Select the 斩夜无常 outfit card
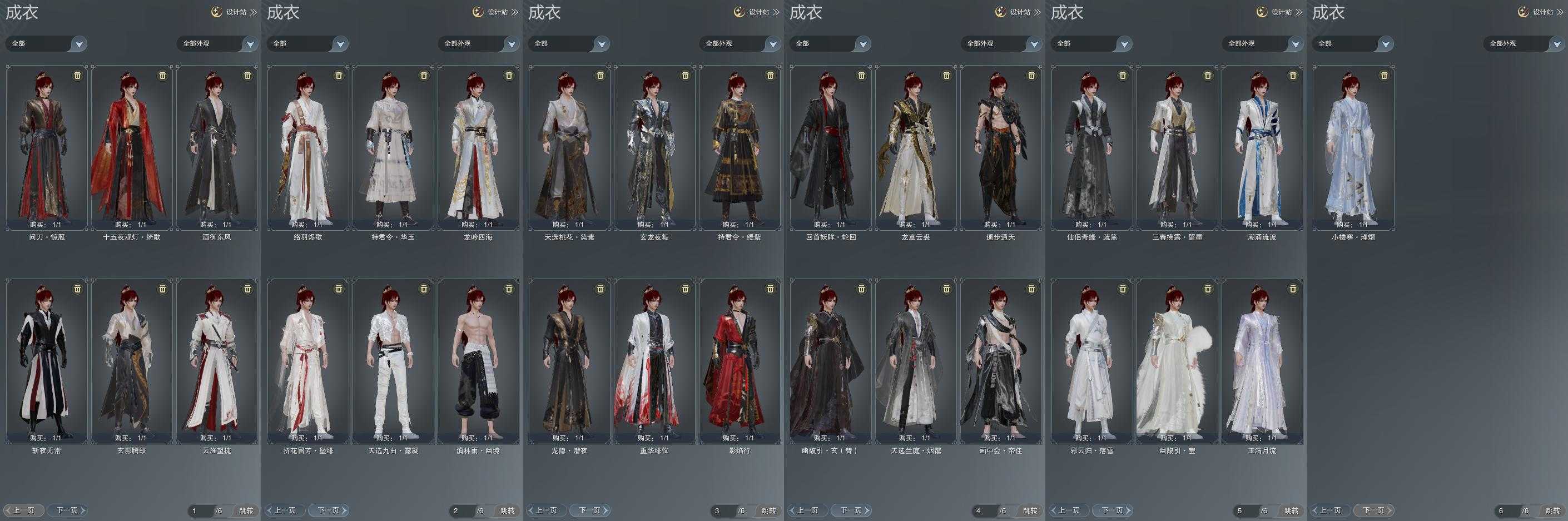 click(x=47, y=360)
